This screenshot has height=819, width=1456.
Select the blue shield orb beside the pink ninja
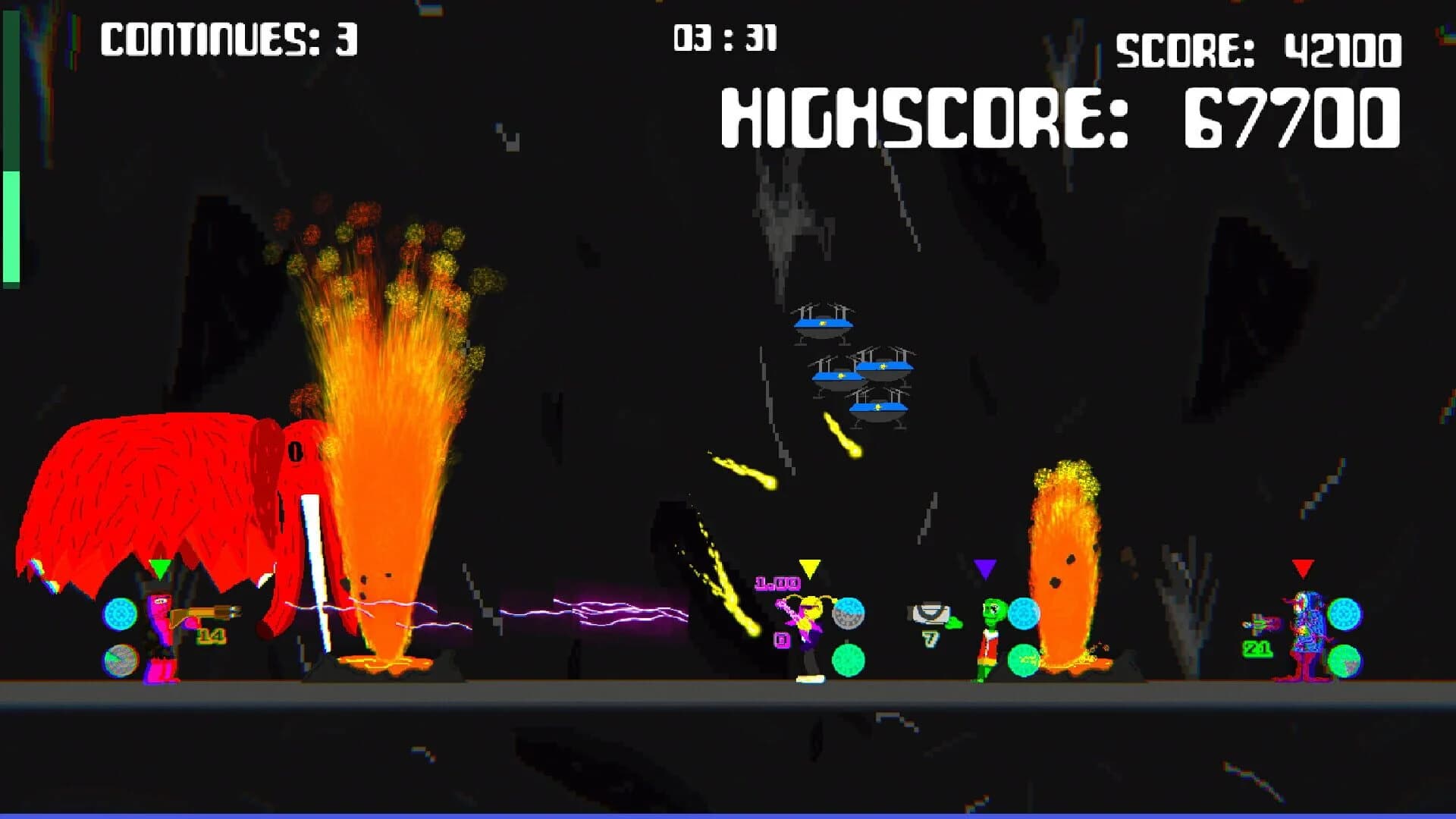click(119, 612)
